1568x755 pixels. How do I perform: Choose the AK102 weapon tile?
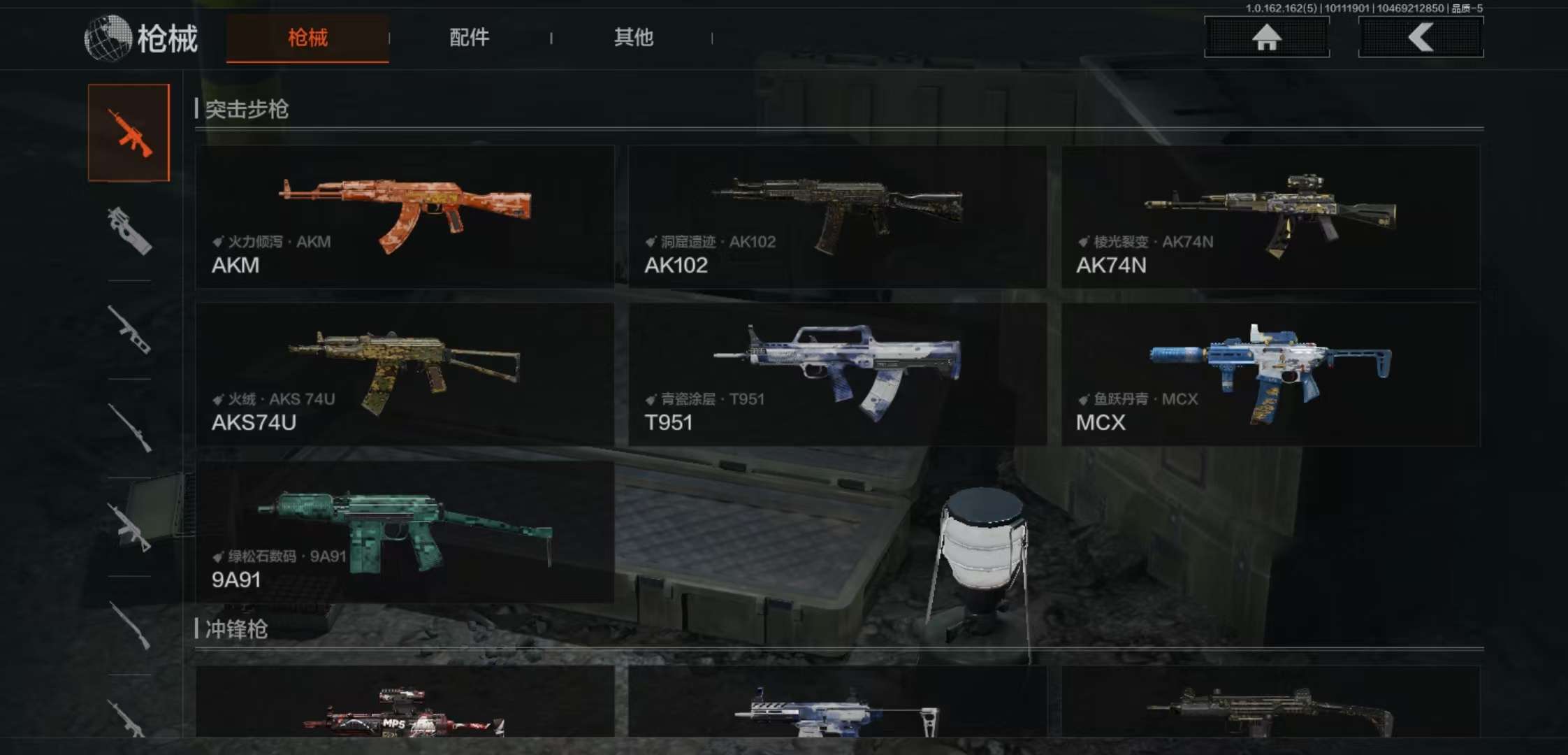point(837,217)
